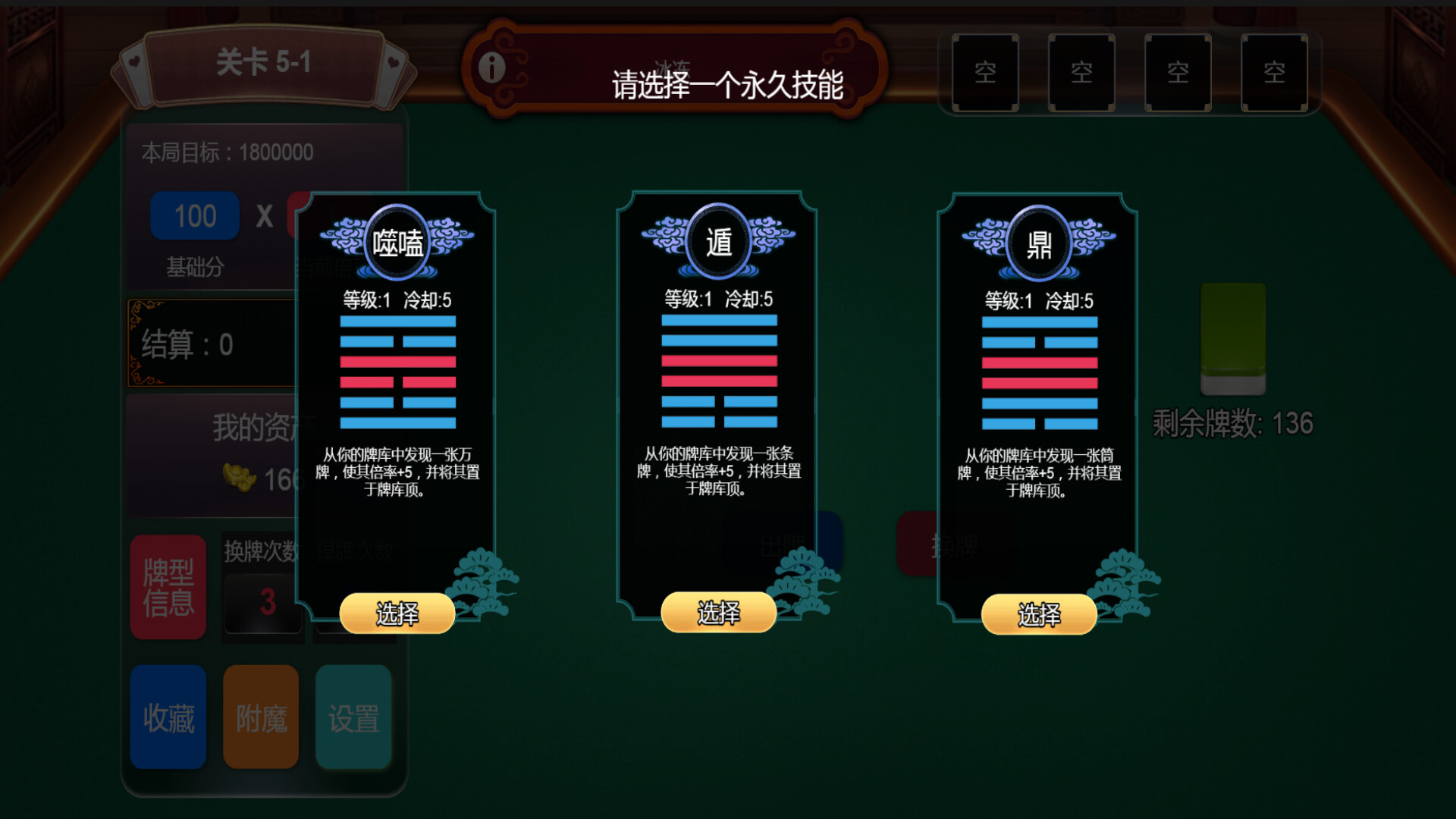
Task: Click the 请选择一个永久技能 title bar
Action: click(x=730, y=78)
